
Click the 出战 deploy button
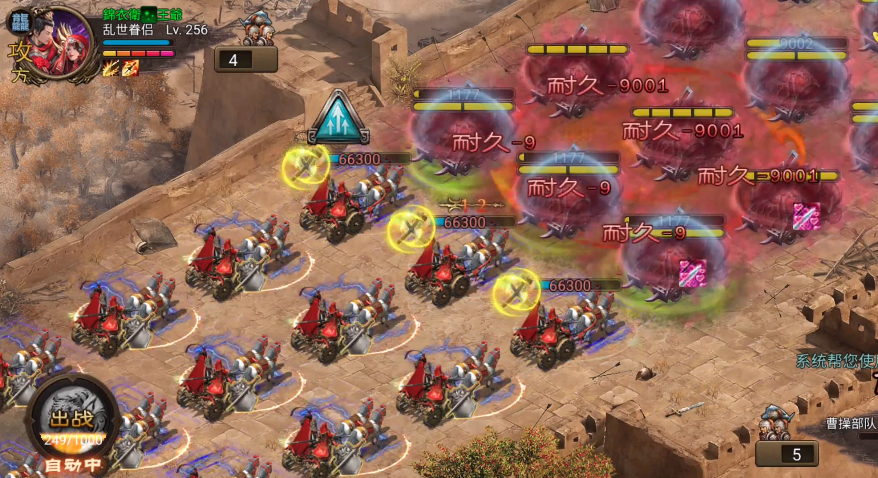pos(72,418)
